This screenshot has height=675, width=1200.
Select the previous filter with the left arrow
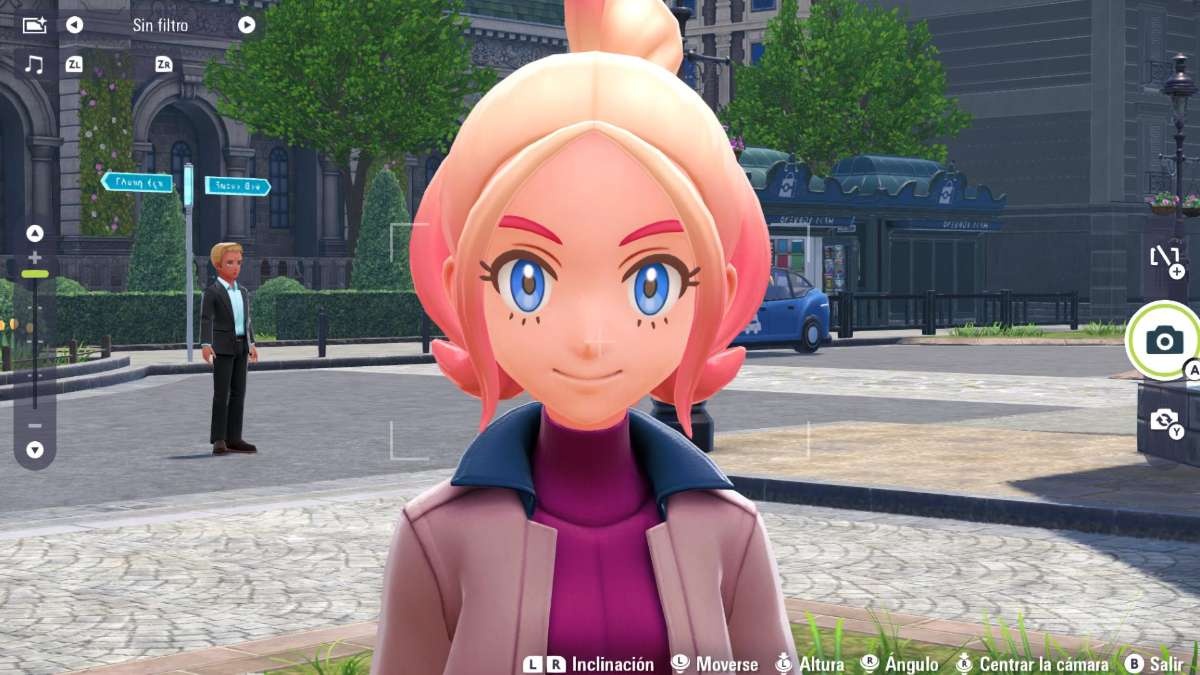tap(75, 25)
